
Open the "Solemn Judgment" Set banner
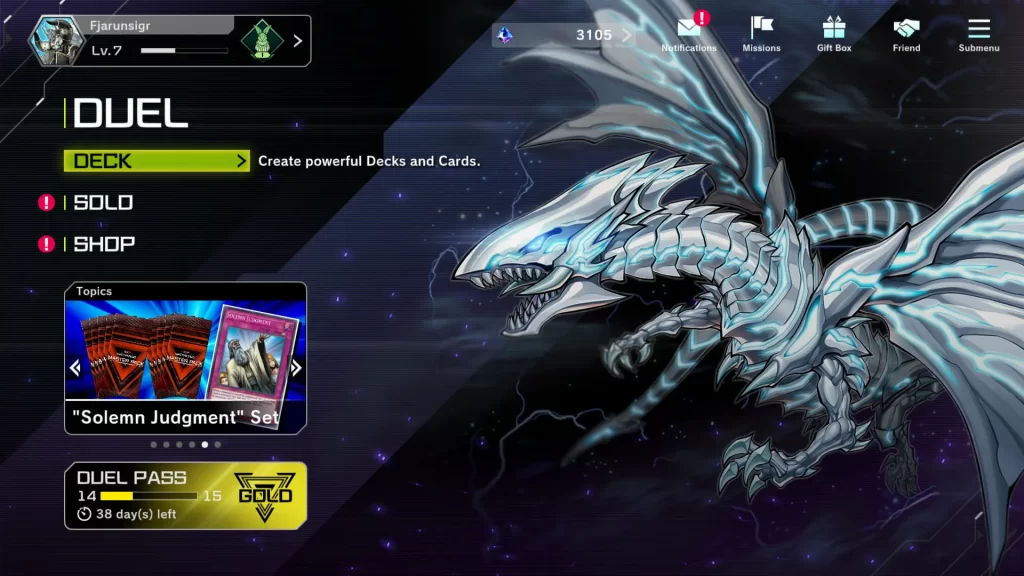[x=185, y=360]
